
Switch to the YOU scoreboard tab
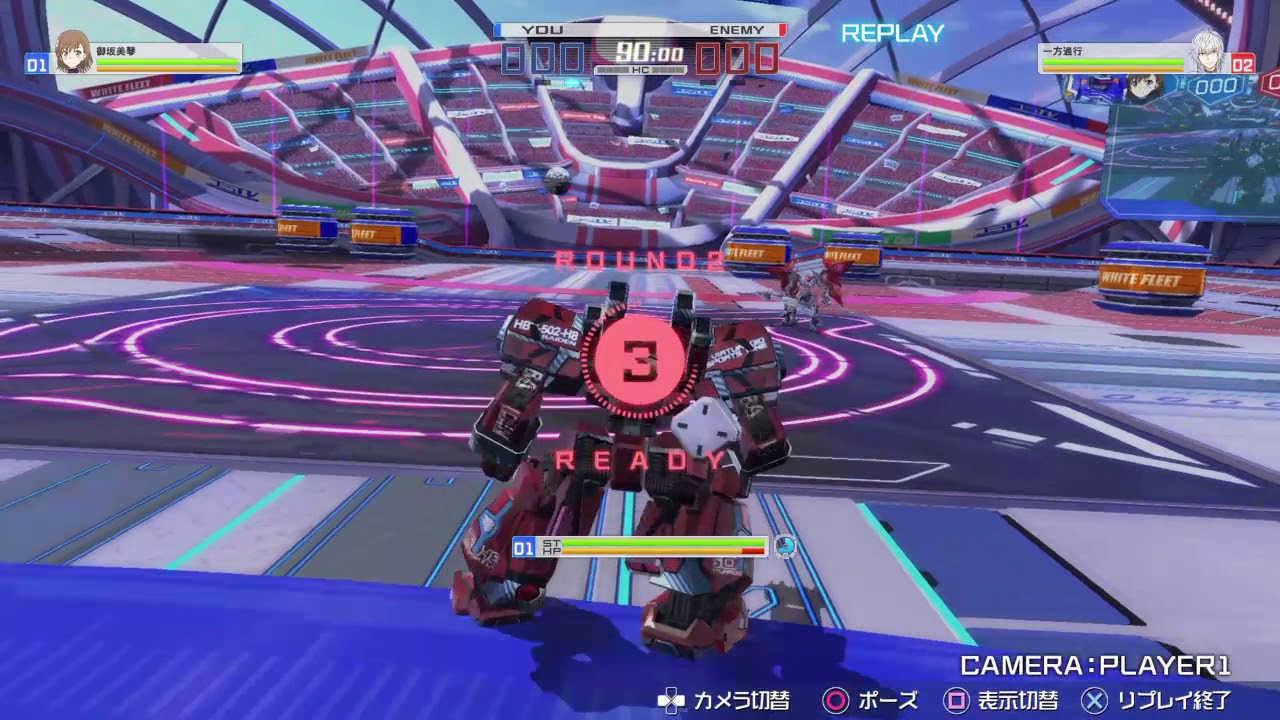tap(542, 30)
